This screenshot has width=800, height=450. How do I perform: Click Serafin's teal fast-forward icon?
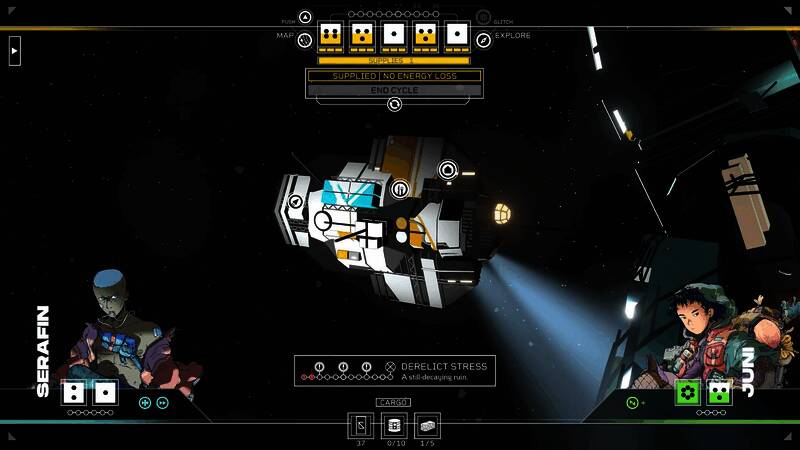point(163,403)
